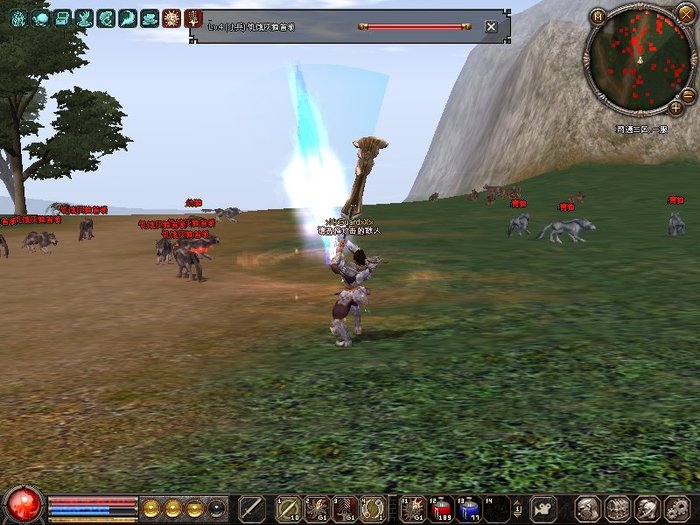Close the enemy target info panel
This screenshot has height=525, width=700.
[491, 27]
